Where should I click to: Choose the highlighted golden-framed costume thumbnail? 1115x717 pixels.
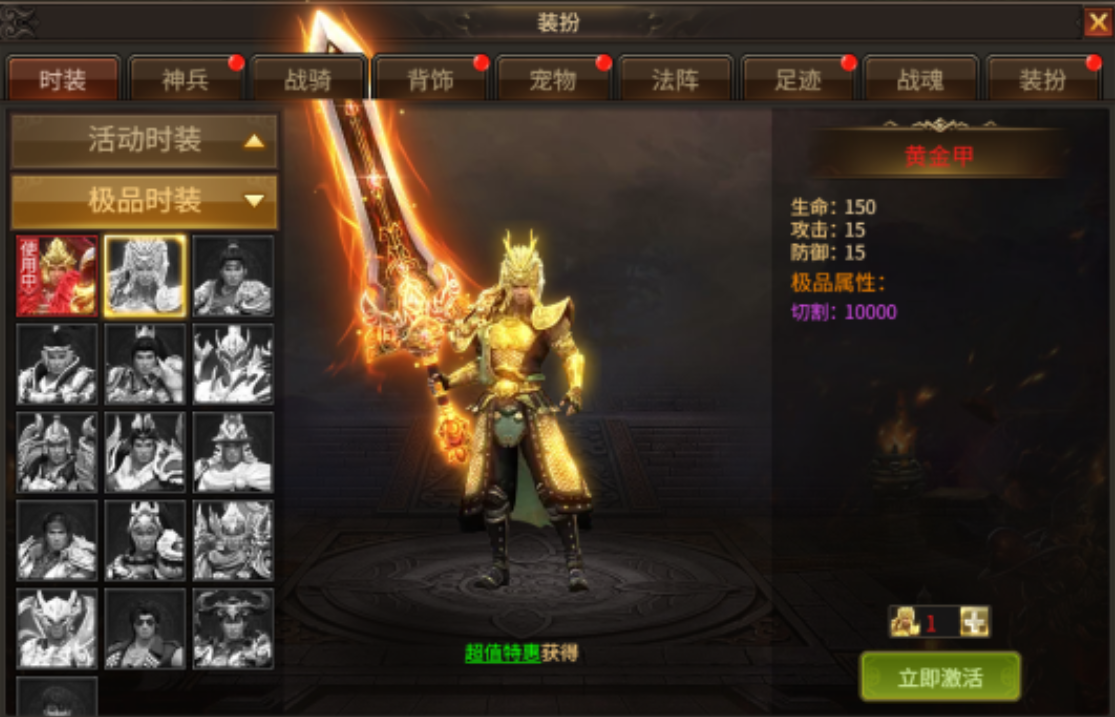pos(145,276)
